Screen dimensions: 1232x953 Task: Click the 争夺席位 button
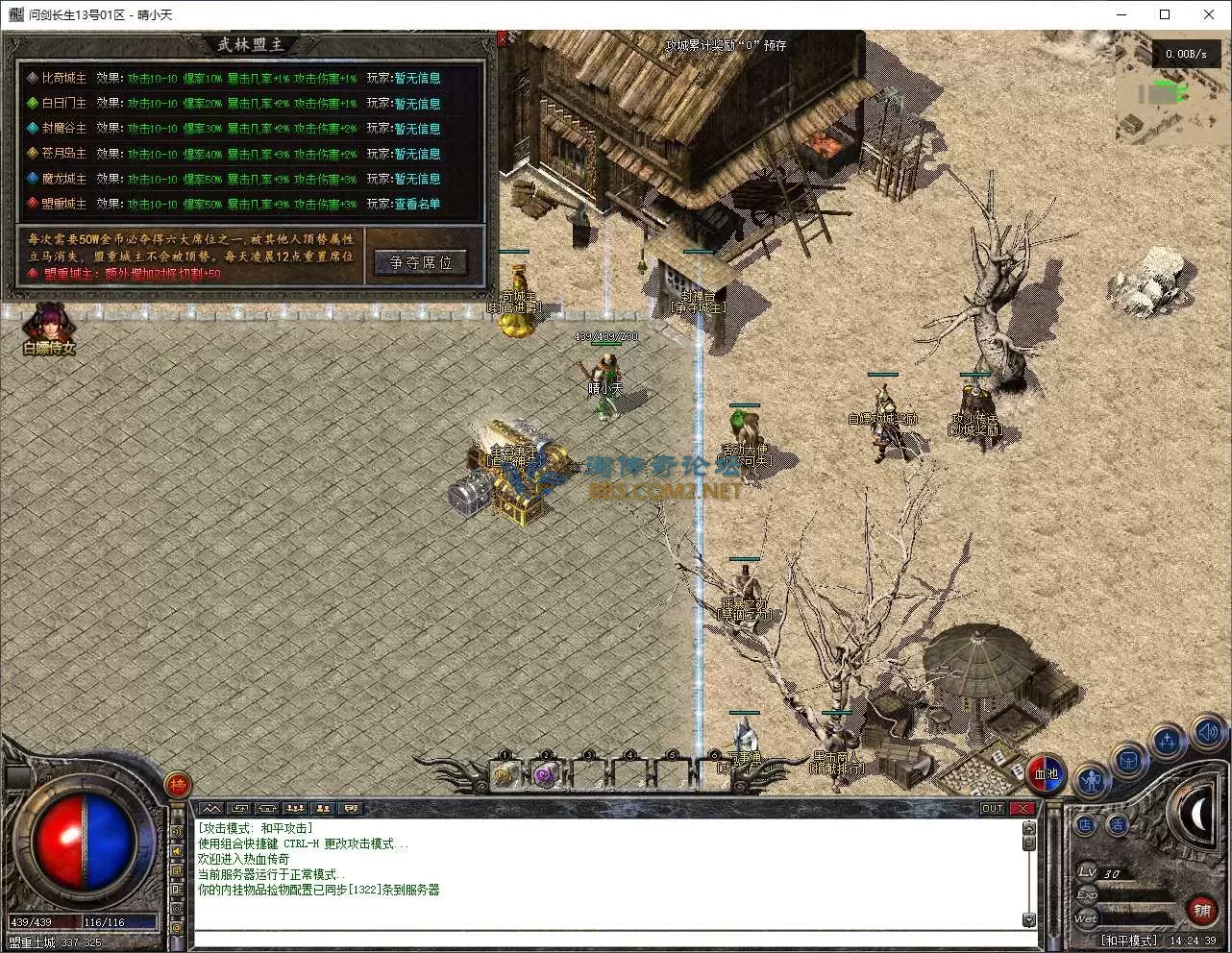[x=421, y=262]
